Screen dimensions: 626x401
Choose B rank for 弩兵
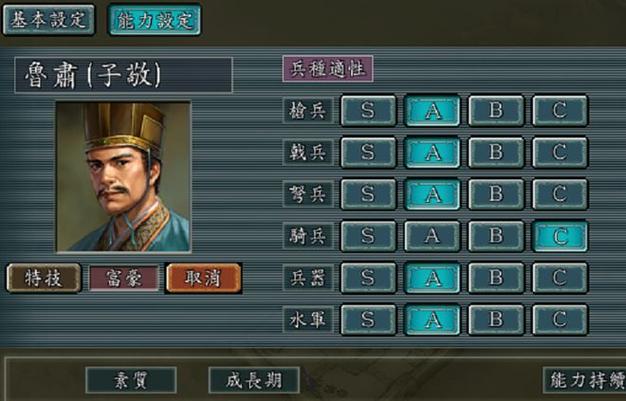coord(496,194)
